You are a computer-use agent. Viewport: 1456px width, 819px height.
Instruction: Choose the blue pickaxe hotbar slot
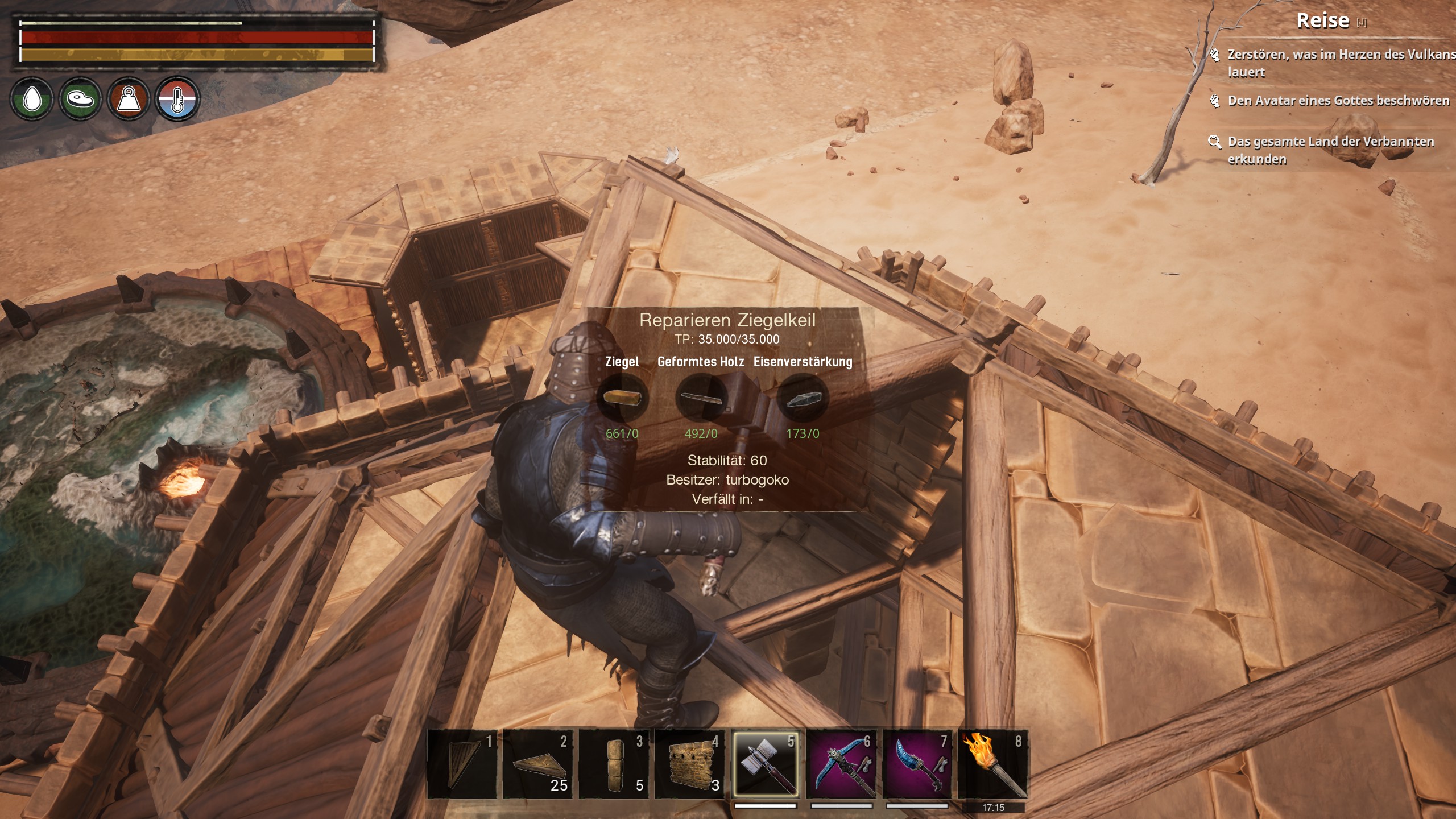pyautogui.click(x=841, y=764)
